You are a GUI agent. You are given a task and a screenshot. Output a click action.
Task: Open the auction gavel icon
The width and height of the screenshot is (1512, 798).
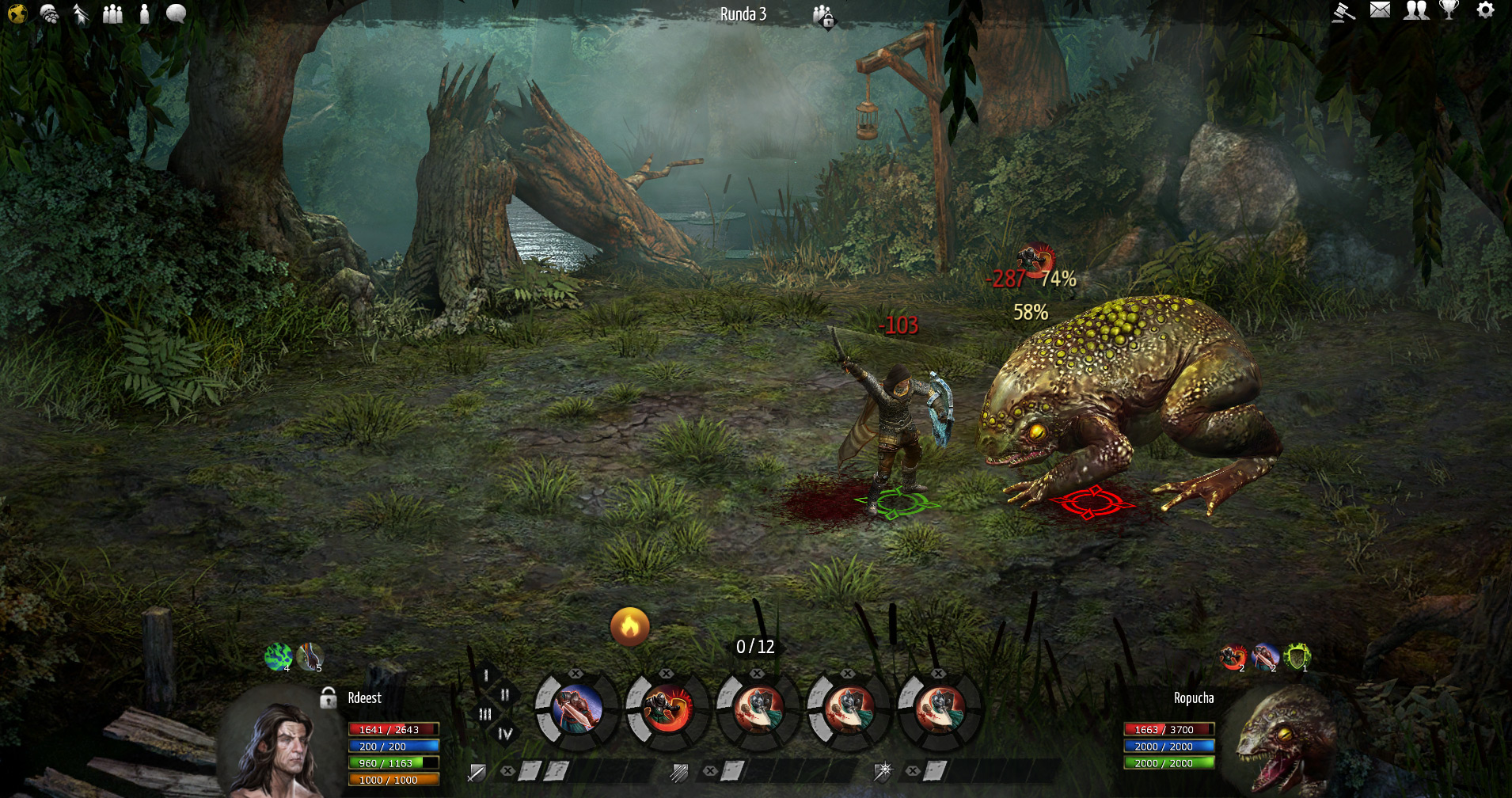tap(1343, 12)
